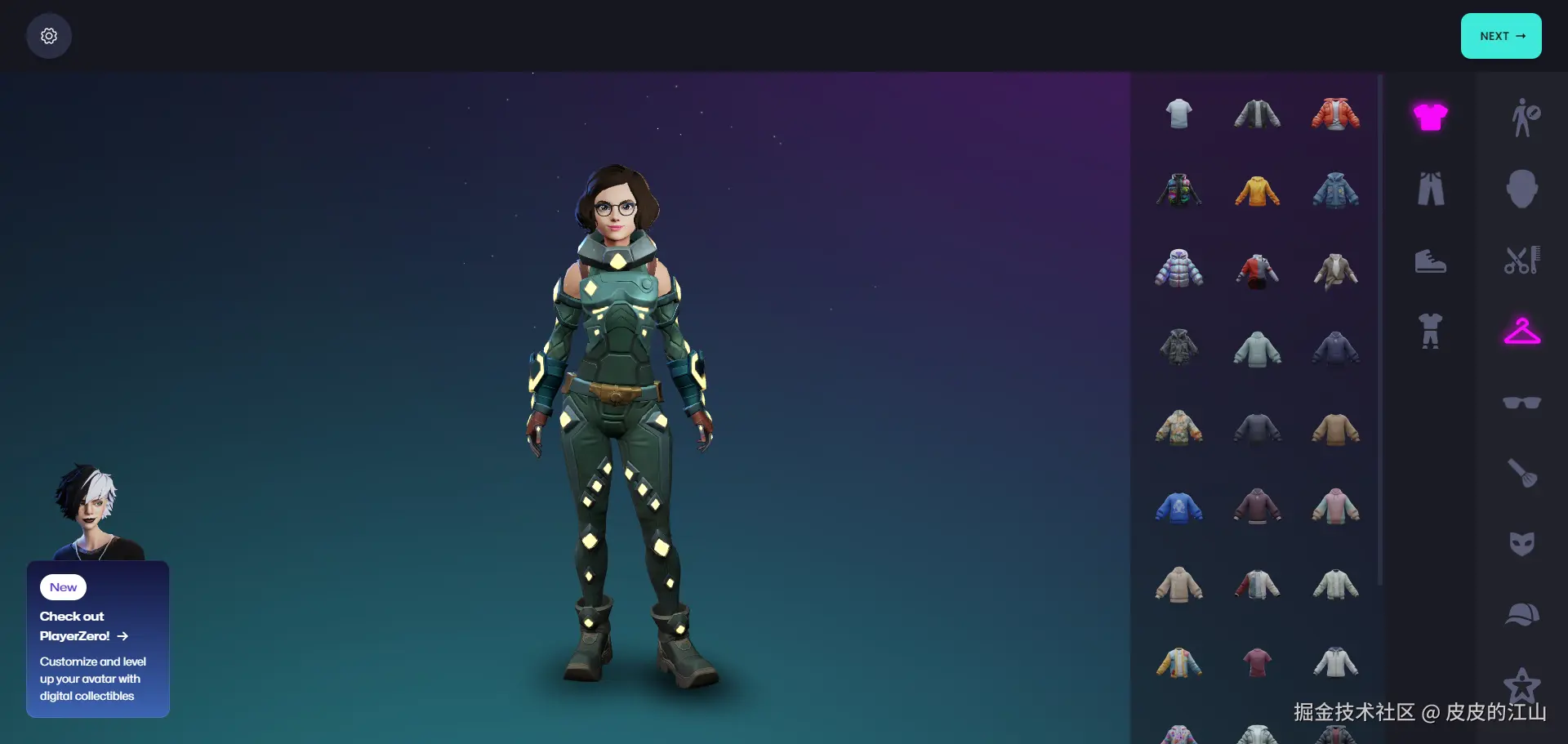This screenshot has height=744, width=1568.
Task: Select the full outfit set icon
Action: (x=1431, y=331)
